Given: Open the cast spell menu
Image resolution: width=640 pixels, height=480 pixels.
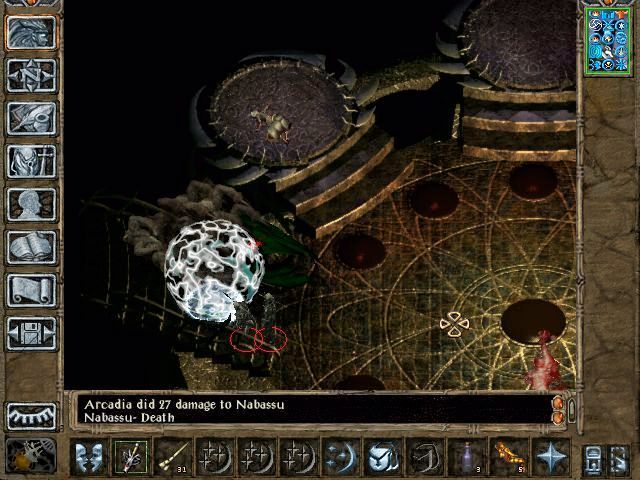Looking at the screenshot, I should pyautogui.click(x=340, y=457).
